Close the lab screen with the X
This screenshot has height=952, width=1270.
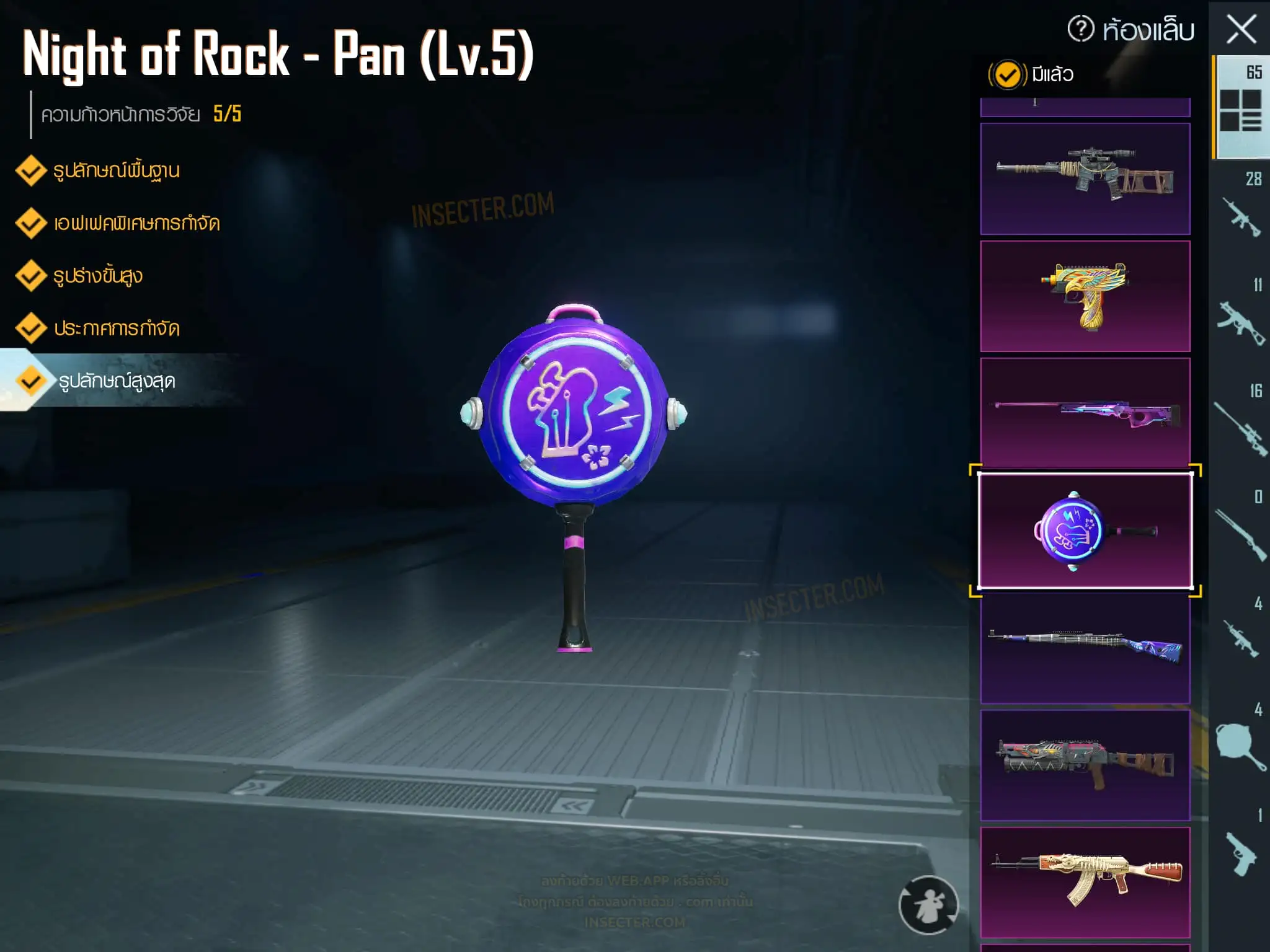1241,30
